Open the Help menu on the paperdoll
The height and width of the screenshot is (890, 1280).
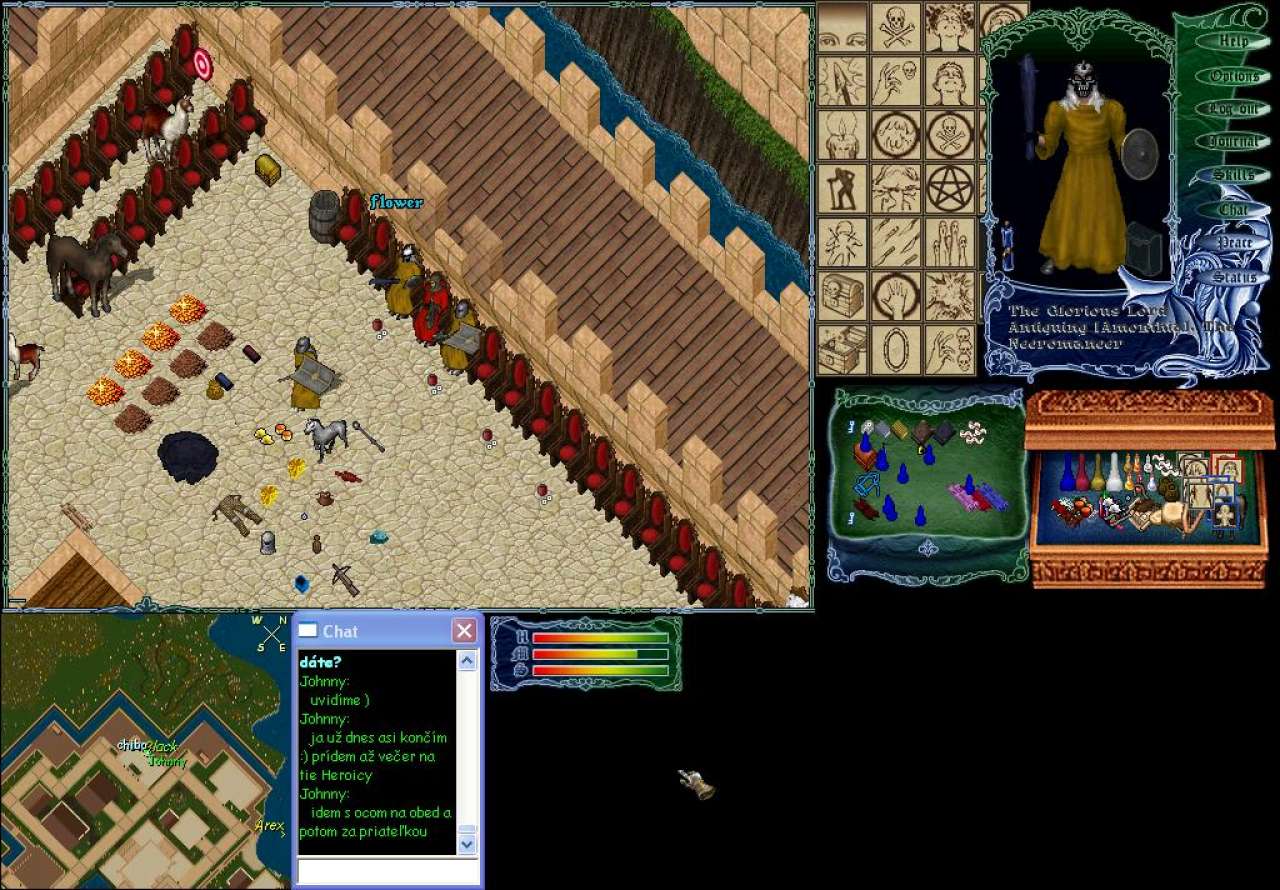[1233, 42]
